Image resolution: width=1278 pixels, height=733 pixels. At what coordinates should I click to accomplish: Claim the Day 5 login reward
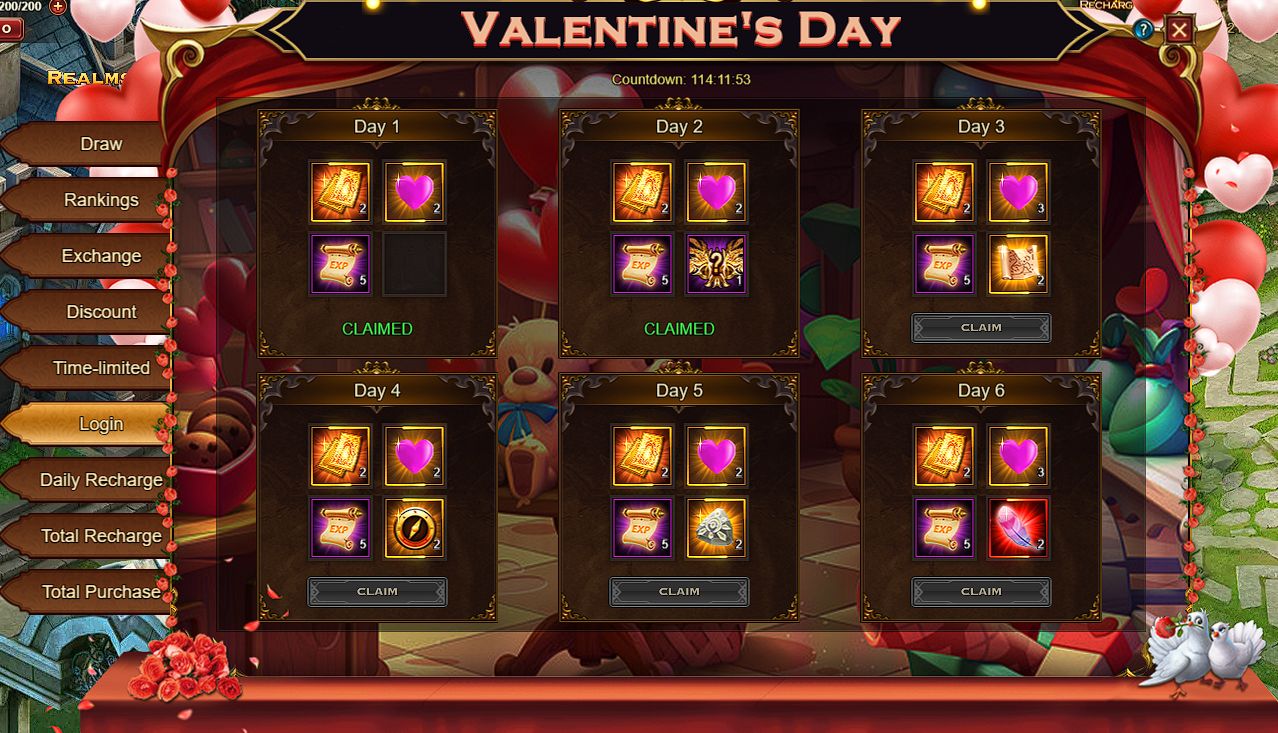pyautogui.click(x=679, y=592)
